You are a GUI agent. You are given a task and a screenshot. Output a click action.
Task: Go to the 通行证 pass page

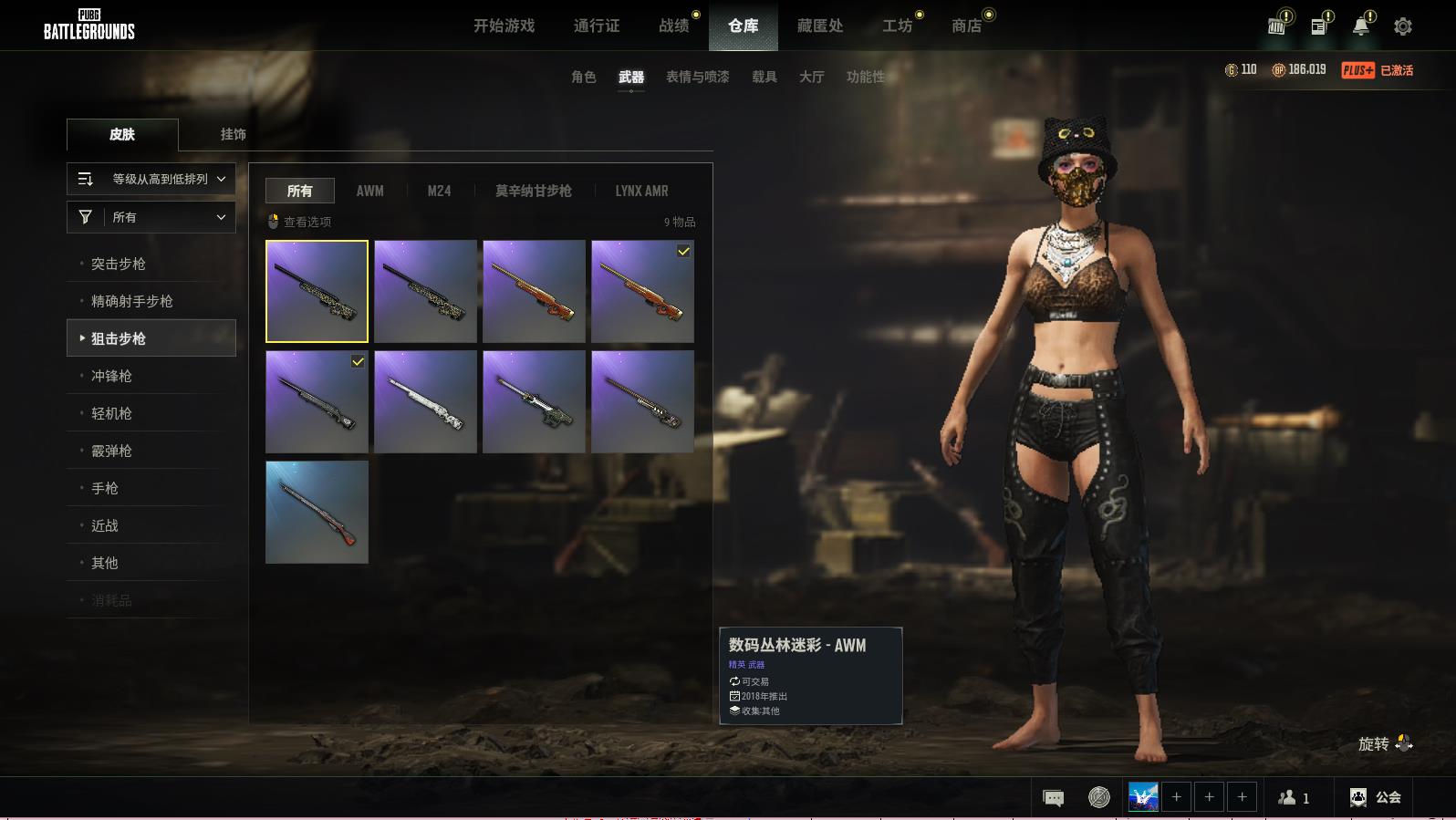(597, 26)
